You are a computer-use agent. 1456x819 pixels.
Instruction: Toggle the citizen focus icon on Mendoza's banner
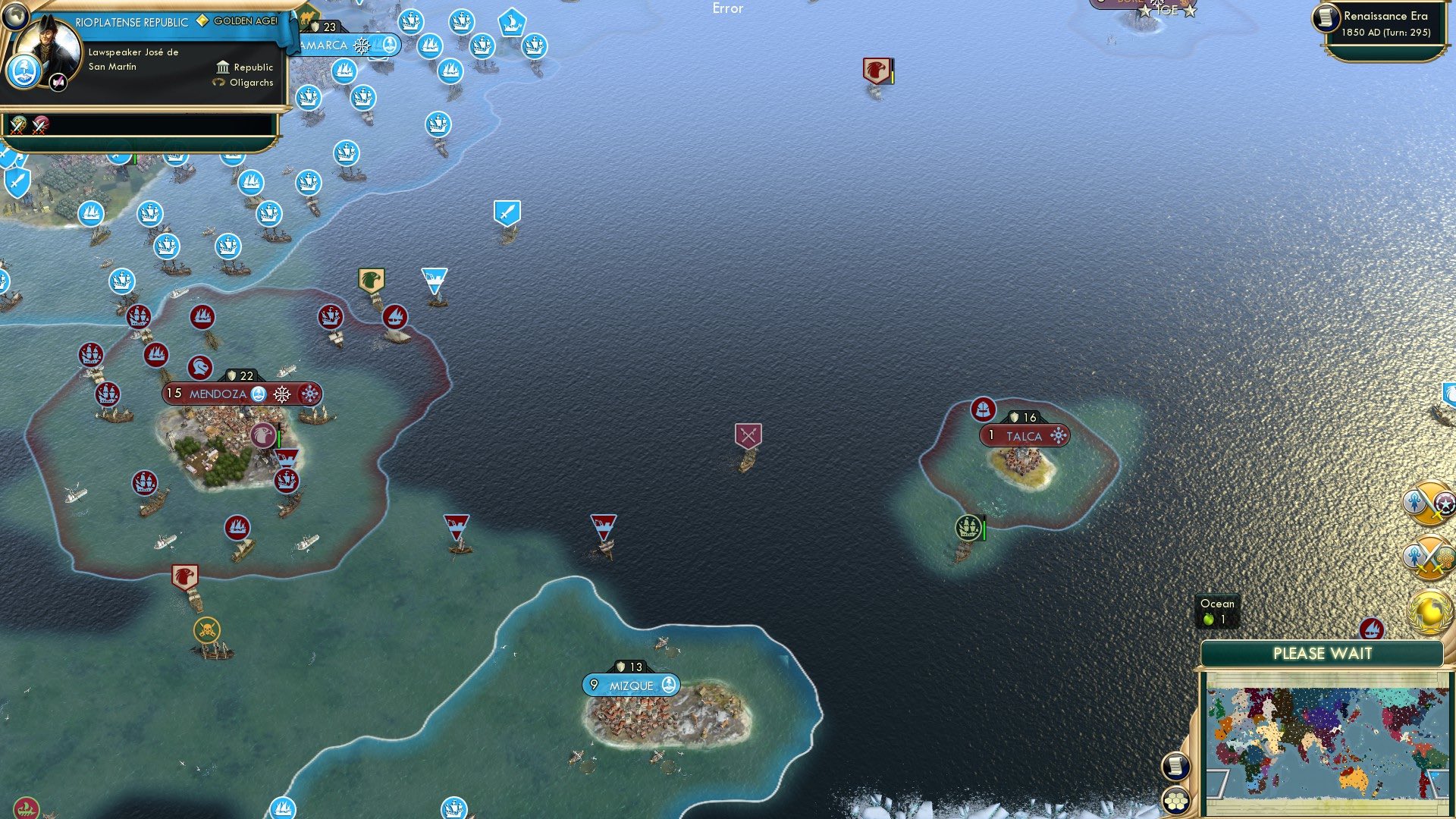click(259, 394)
